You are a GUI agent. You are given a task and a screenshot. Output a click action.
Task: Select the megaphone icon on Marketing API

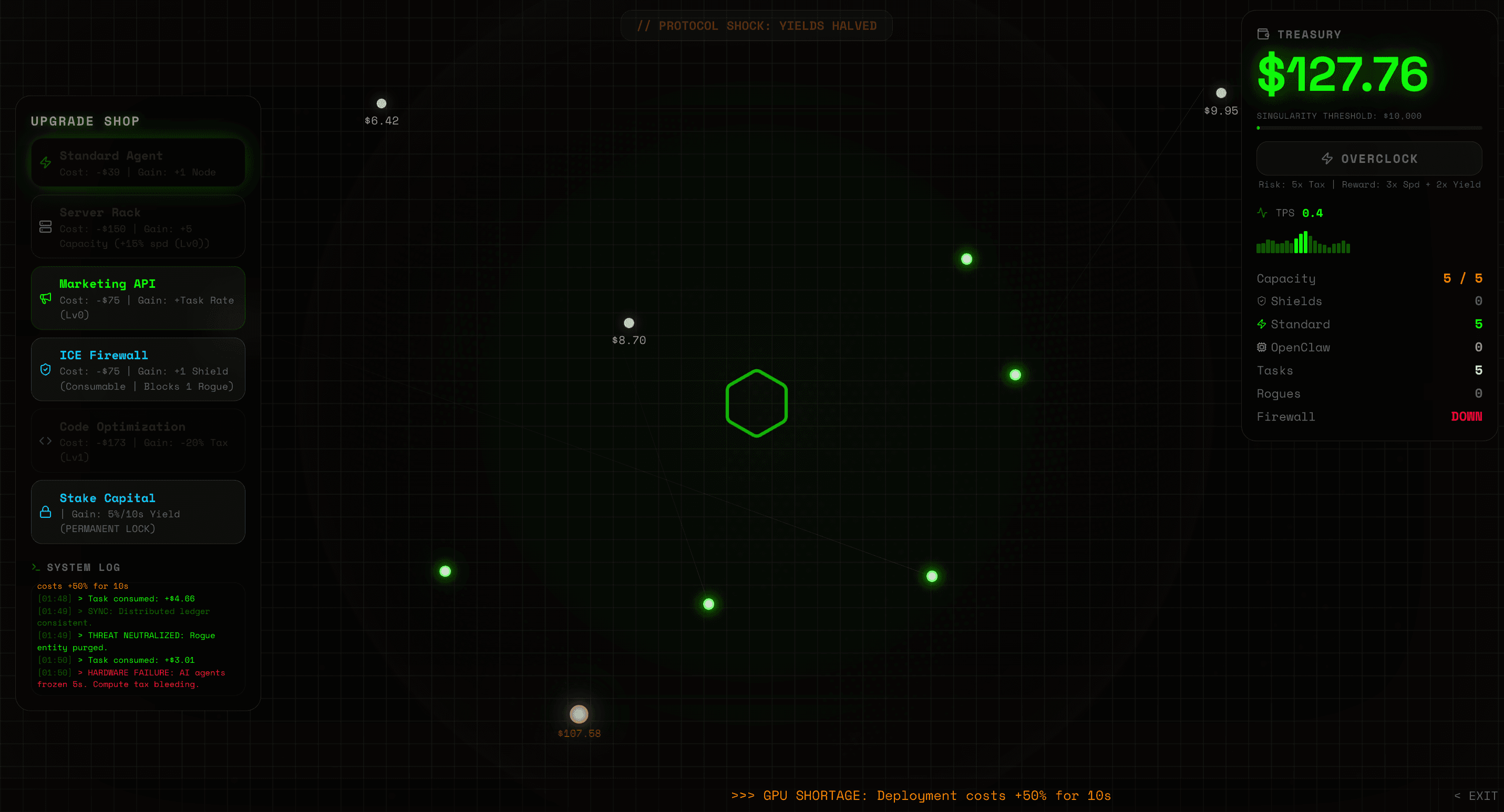[46, 299]
